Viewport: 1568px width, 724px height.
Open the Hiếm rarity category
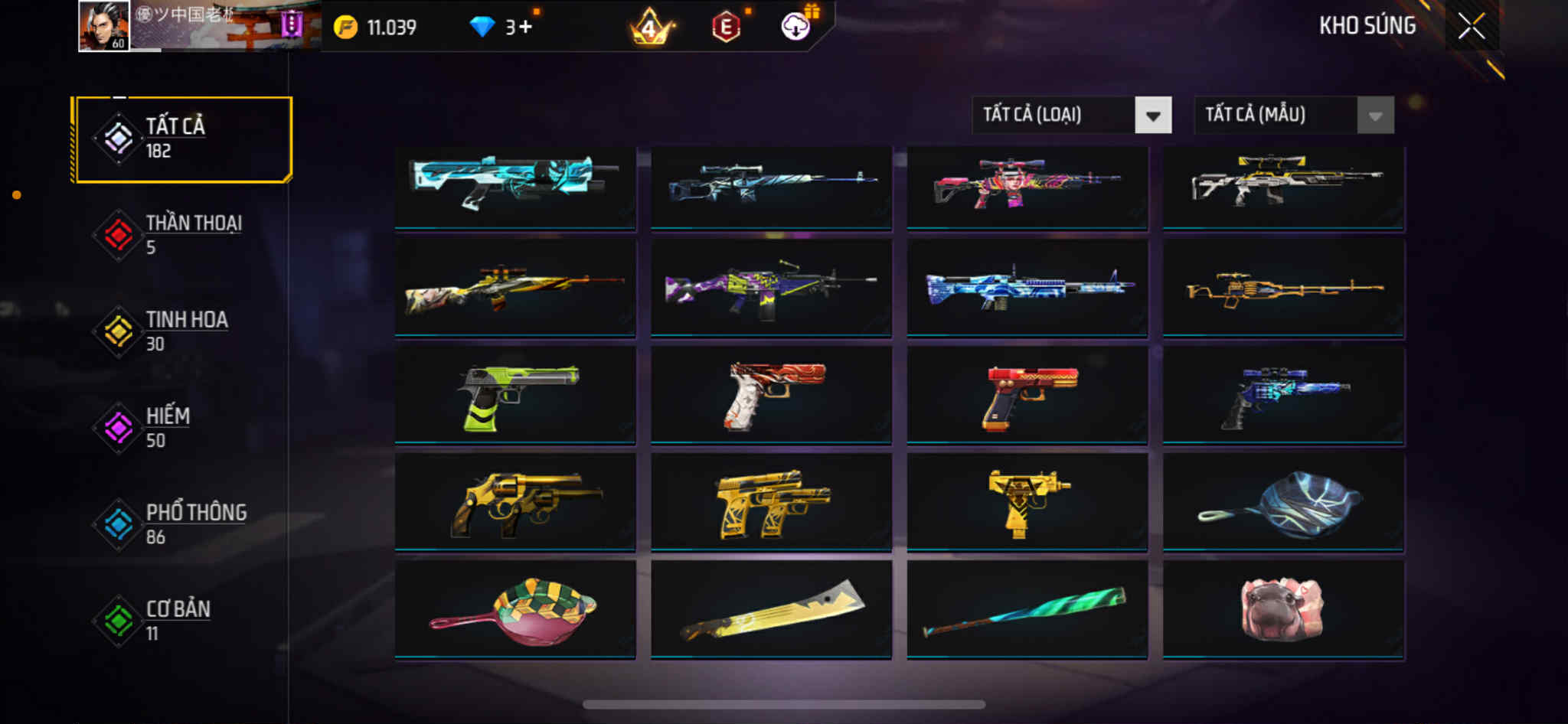point(182,428)
